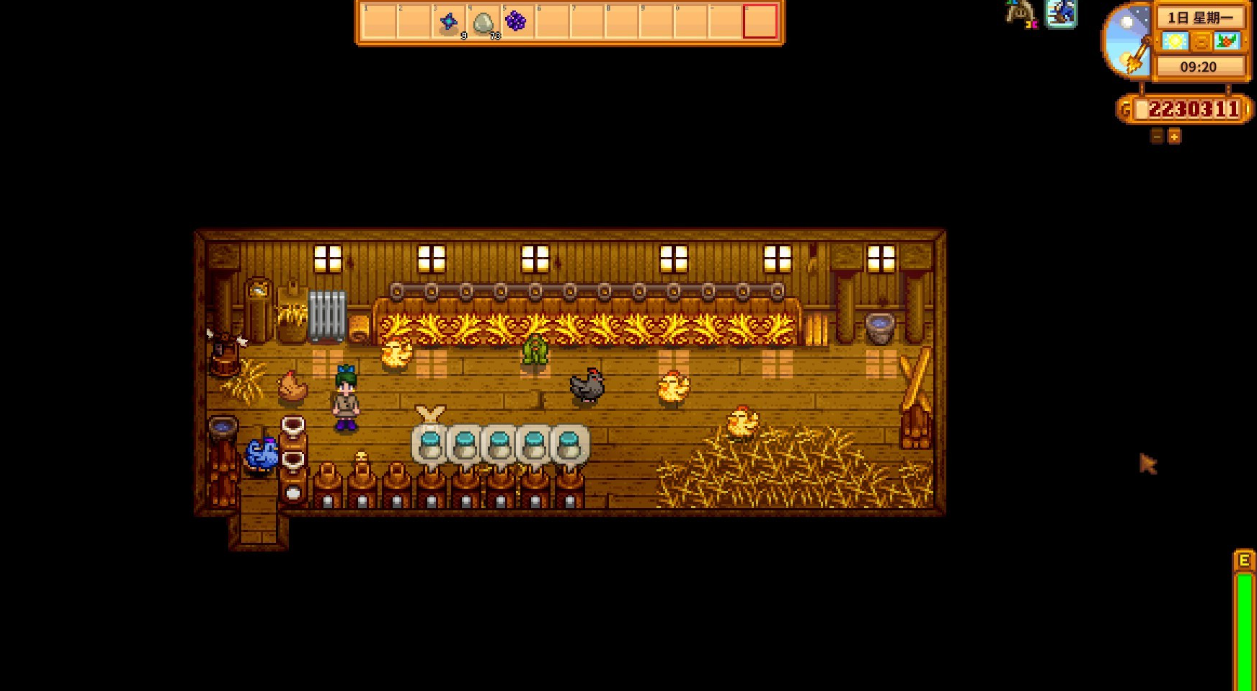Click the horseshoe-shaped buff icon
Image resolution: width=1257 pixels, height=691 pixels.
(x=1020, y=13)
